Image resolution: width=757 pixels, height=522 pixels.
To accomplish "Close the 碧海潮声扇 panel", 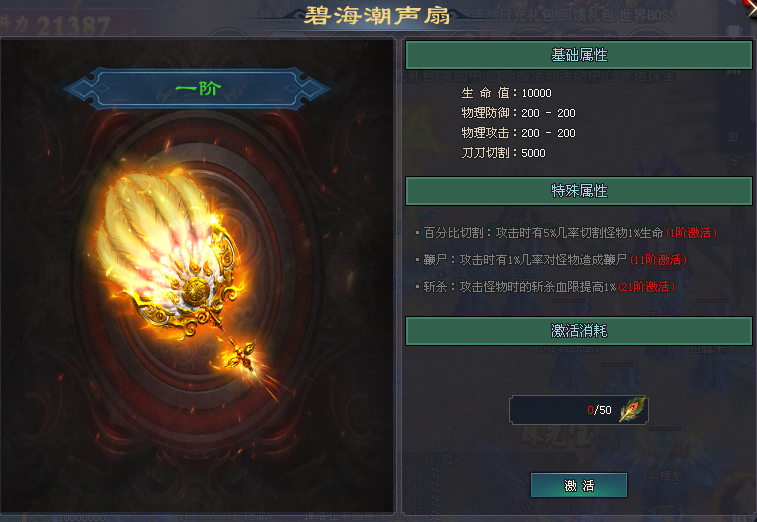I will [750, 7].
